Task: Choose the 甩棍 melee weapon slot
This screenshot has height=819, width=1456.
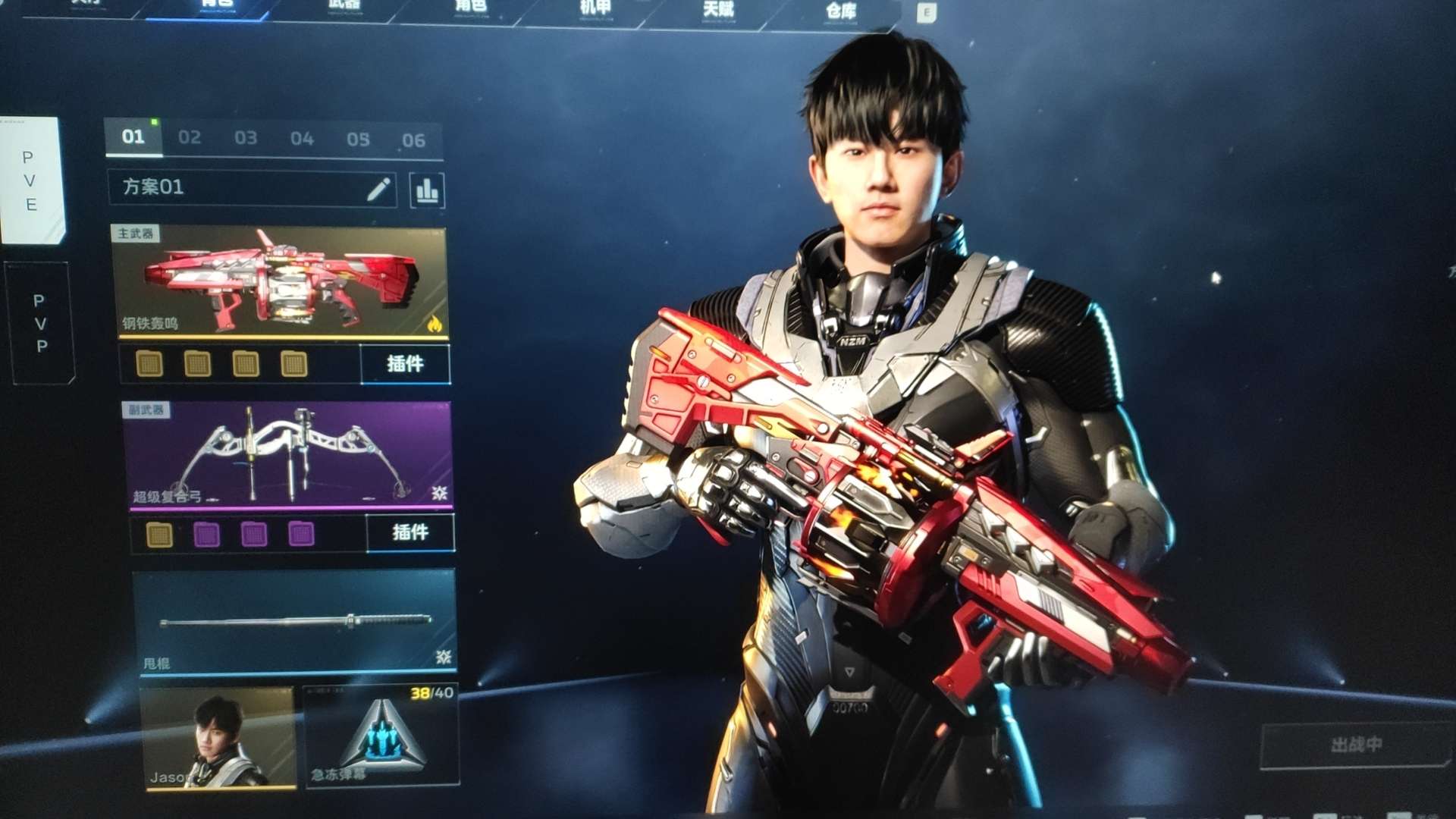Action: click(x=296, y=622)
